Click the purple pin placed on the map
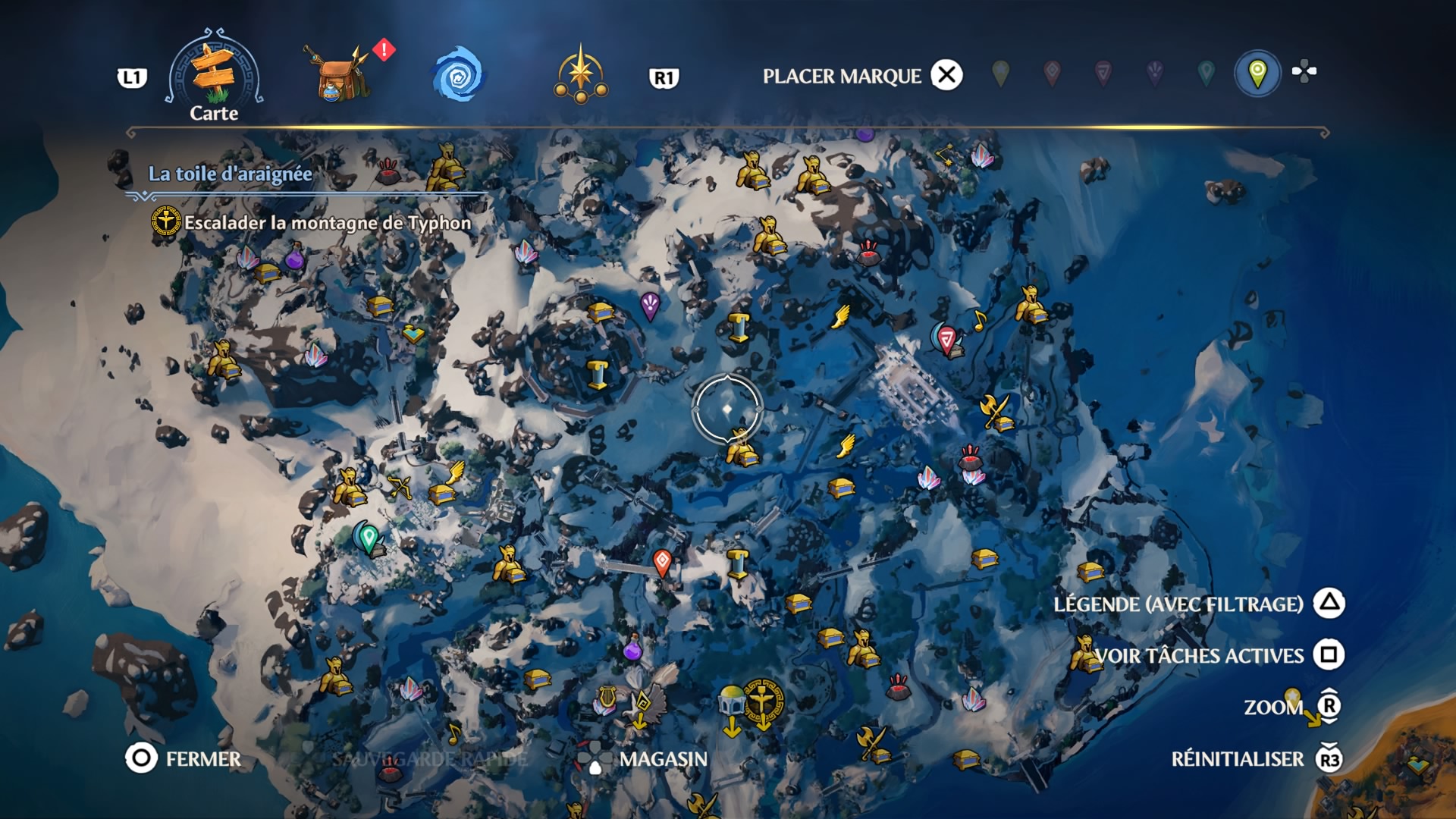Viewport: 1456px width, 819px height. click(x=650, y=306)
